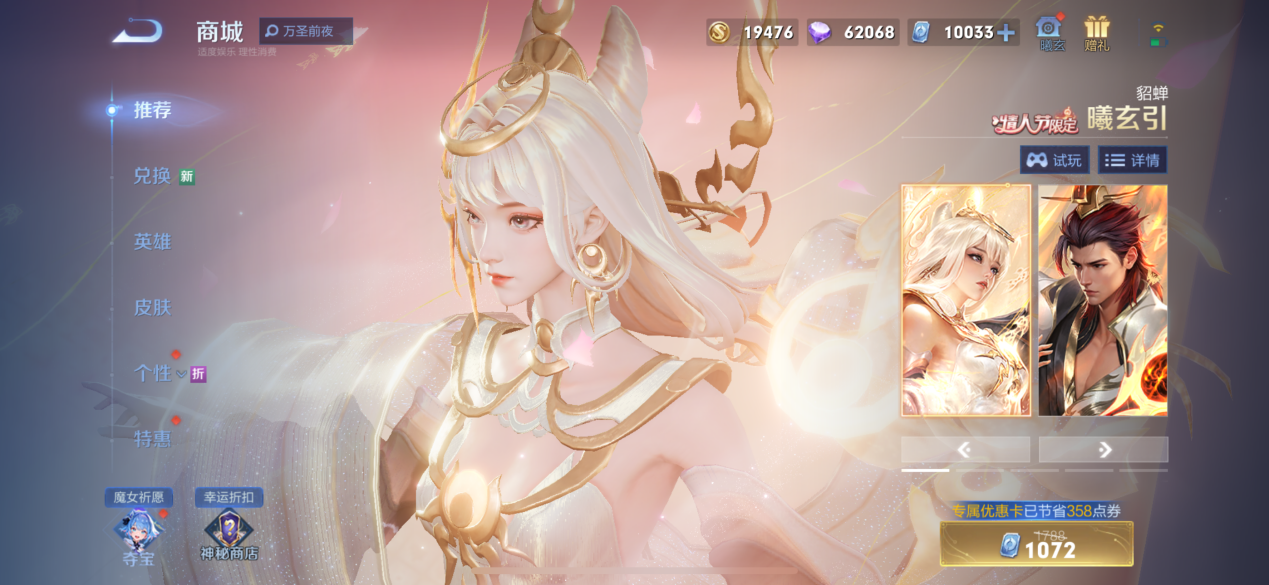Show the previous skin with left arrow
The width and height of the screenshot is (1269, 585).
click(965, 450)
